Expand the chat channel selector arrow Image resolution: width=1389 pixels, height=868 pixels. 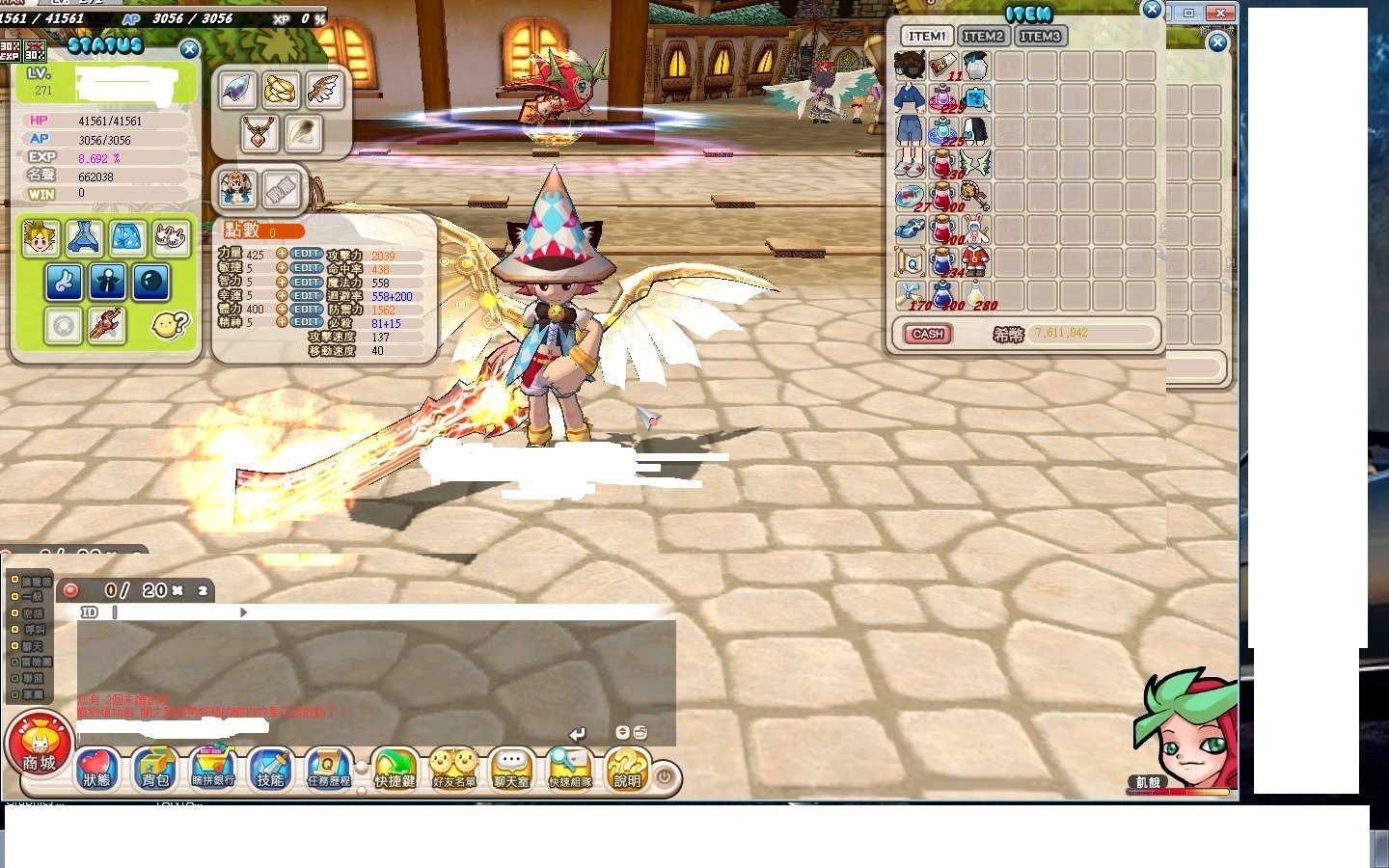click(x=243, y=611)
